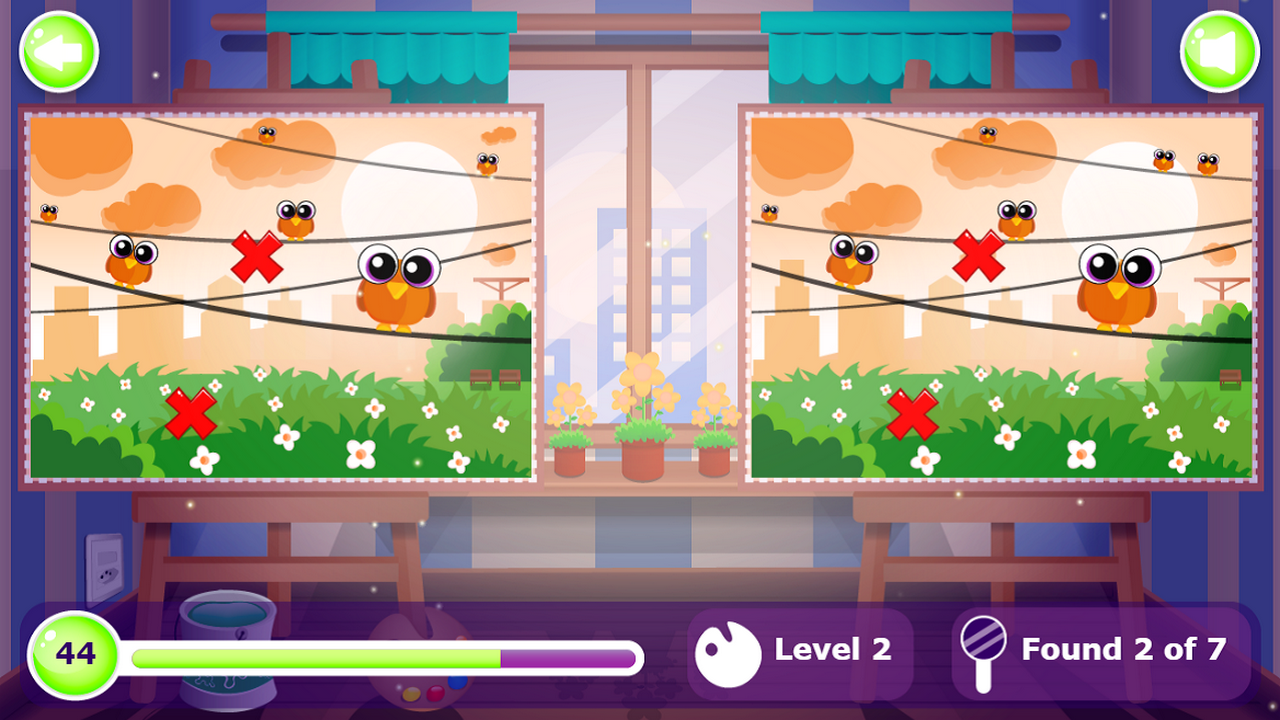Click the artist palette near the bottom center

420,695
